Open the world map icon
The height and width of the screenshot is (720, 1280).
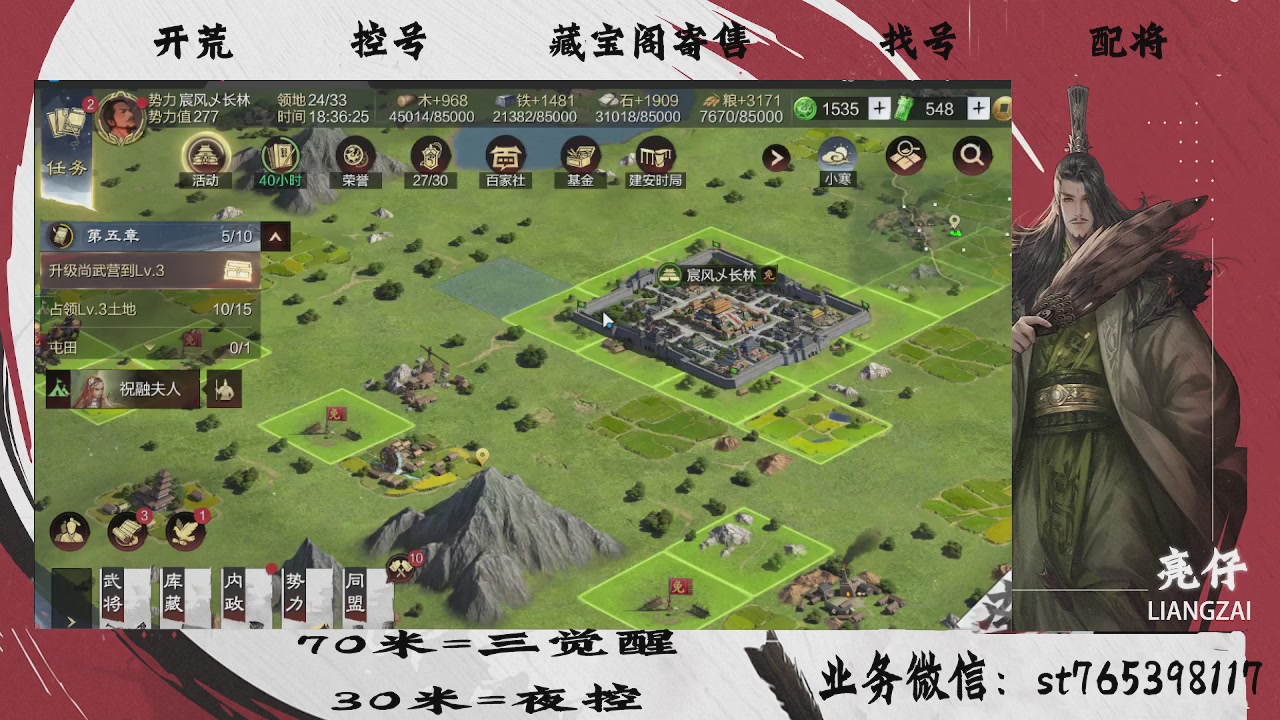(x=905, y=156)
